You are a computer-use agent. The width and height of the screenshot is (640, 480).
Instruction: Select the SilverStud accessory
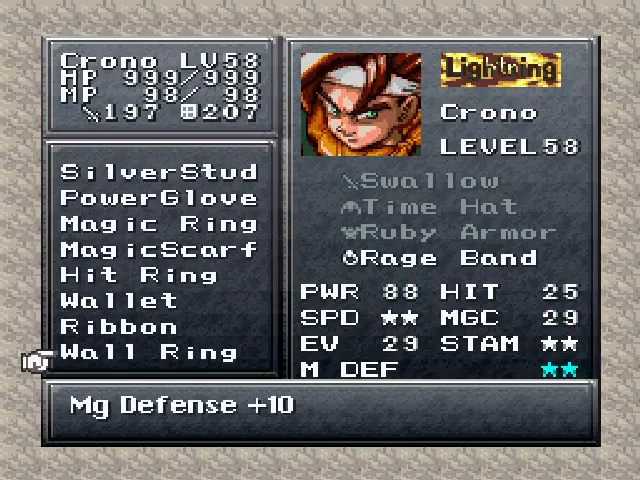[159, 172]
